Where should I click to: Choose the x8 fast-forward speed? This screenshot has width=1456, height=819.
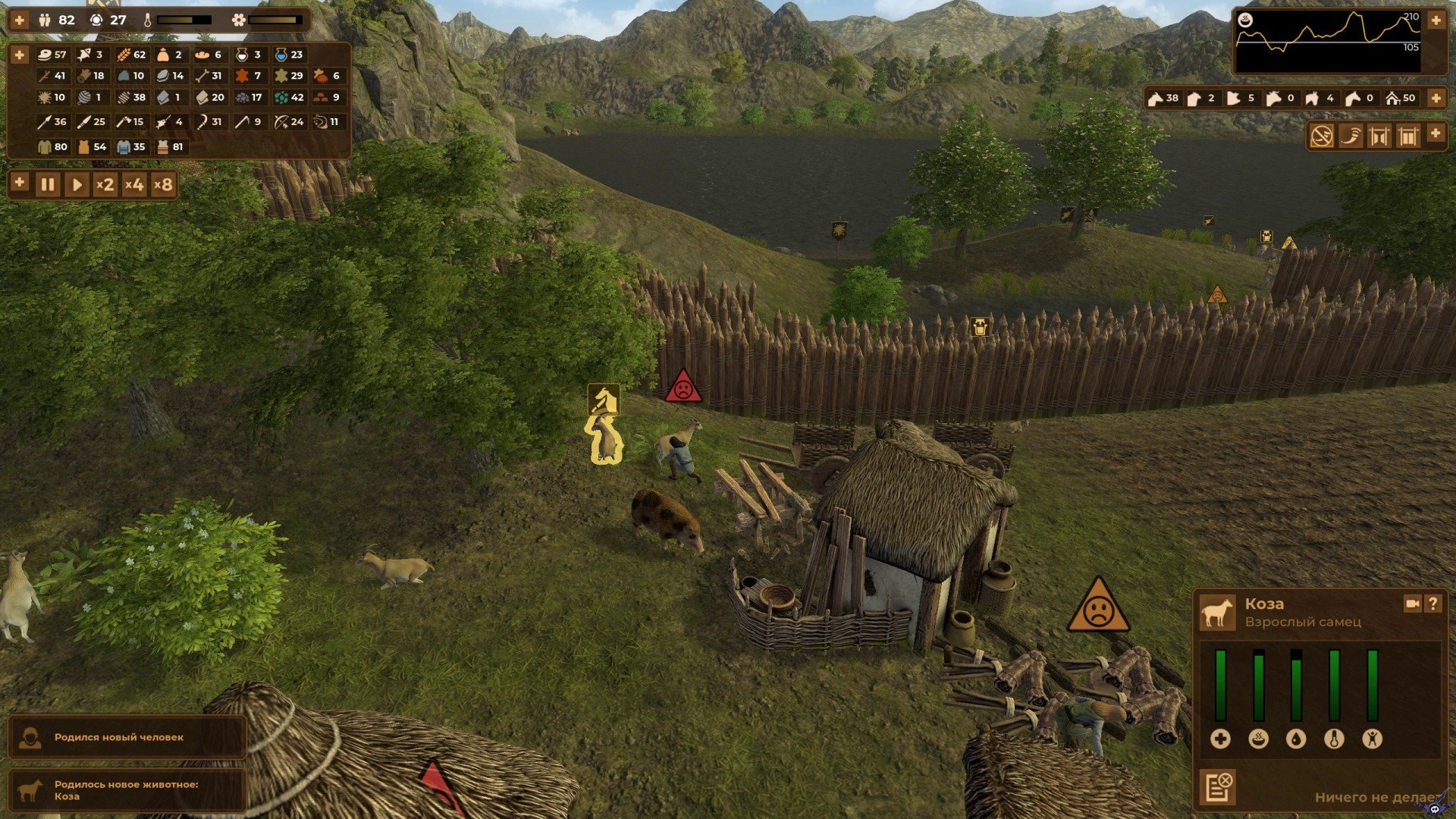tap(162, 184)
